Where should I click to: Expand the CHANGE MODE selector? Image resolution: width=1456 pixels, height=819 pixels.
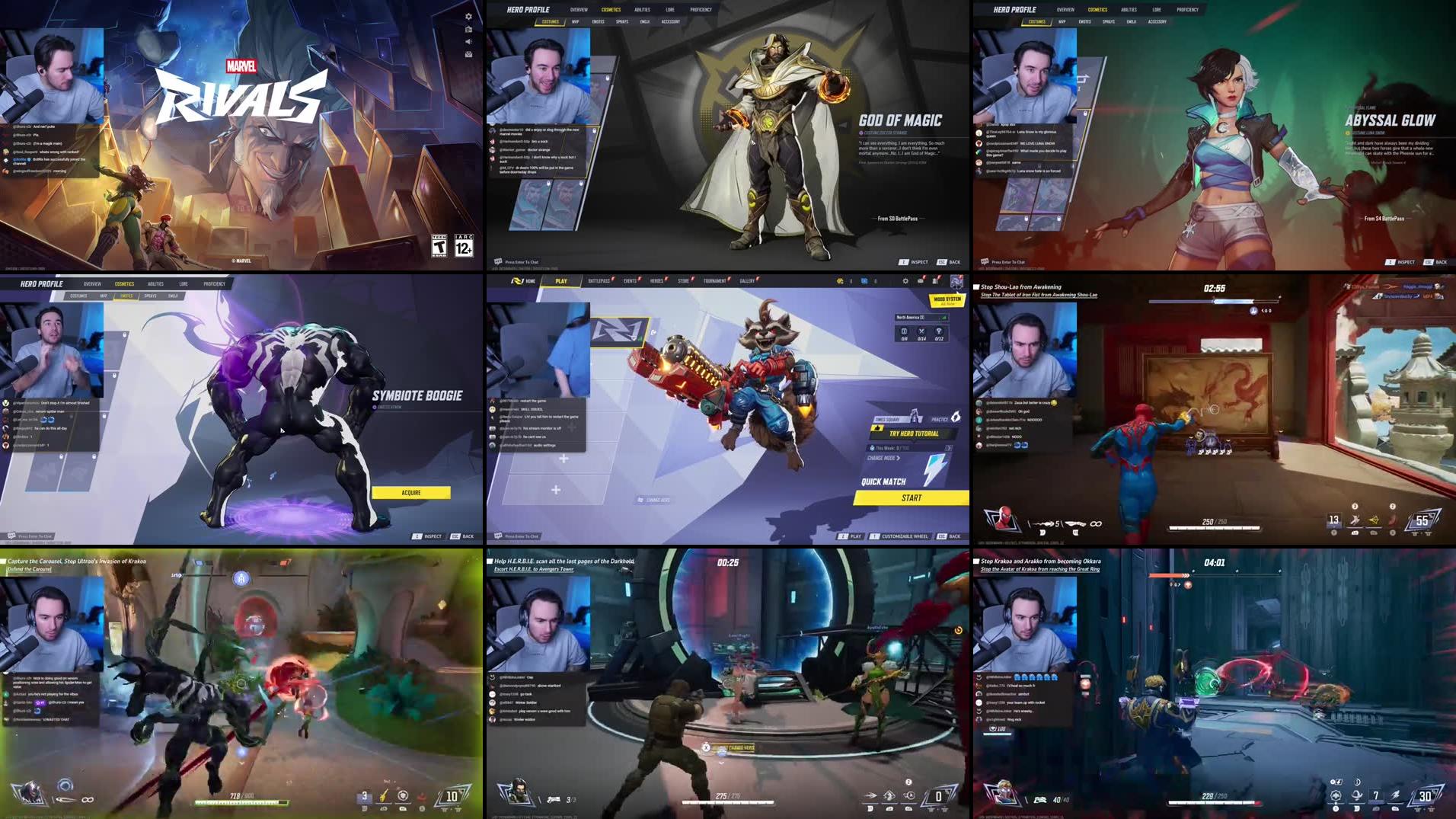883,458
